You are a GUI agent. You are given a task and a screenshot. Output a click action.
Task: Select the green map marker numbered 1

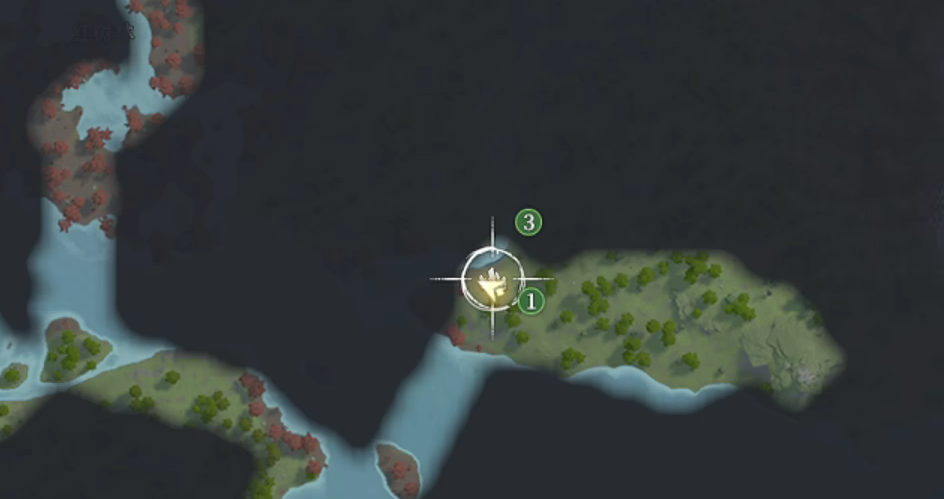pos(531,299)
